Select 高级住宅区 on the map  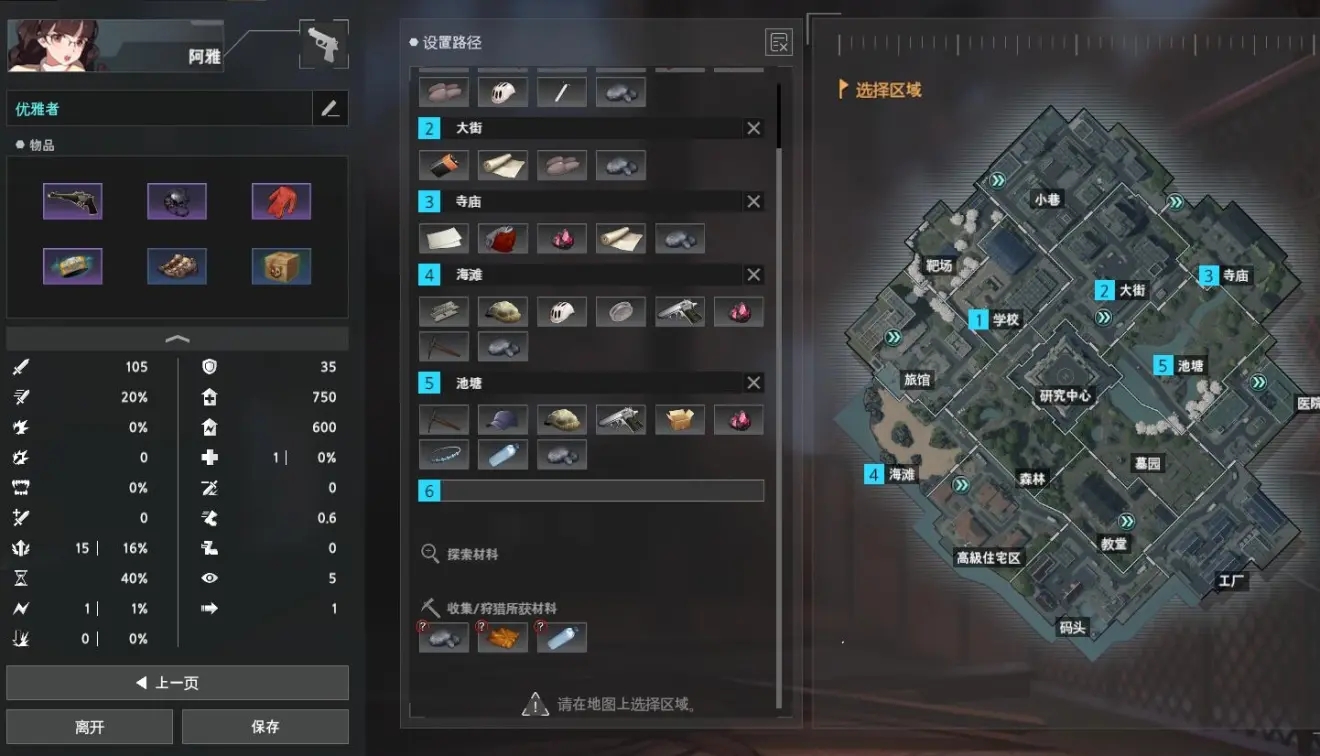click(988, 557)
